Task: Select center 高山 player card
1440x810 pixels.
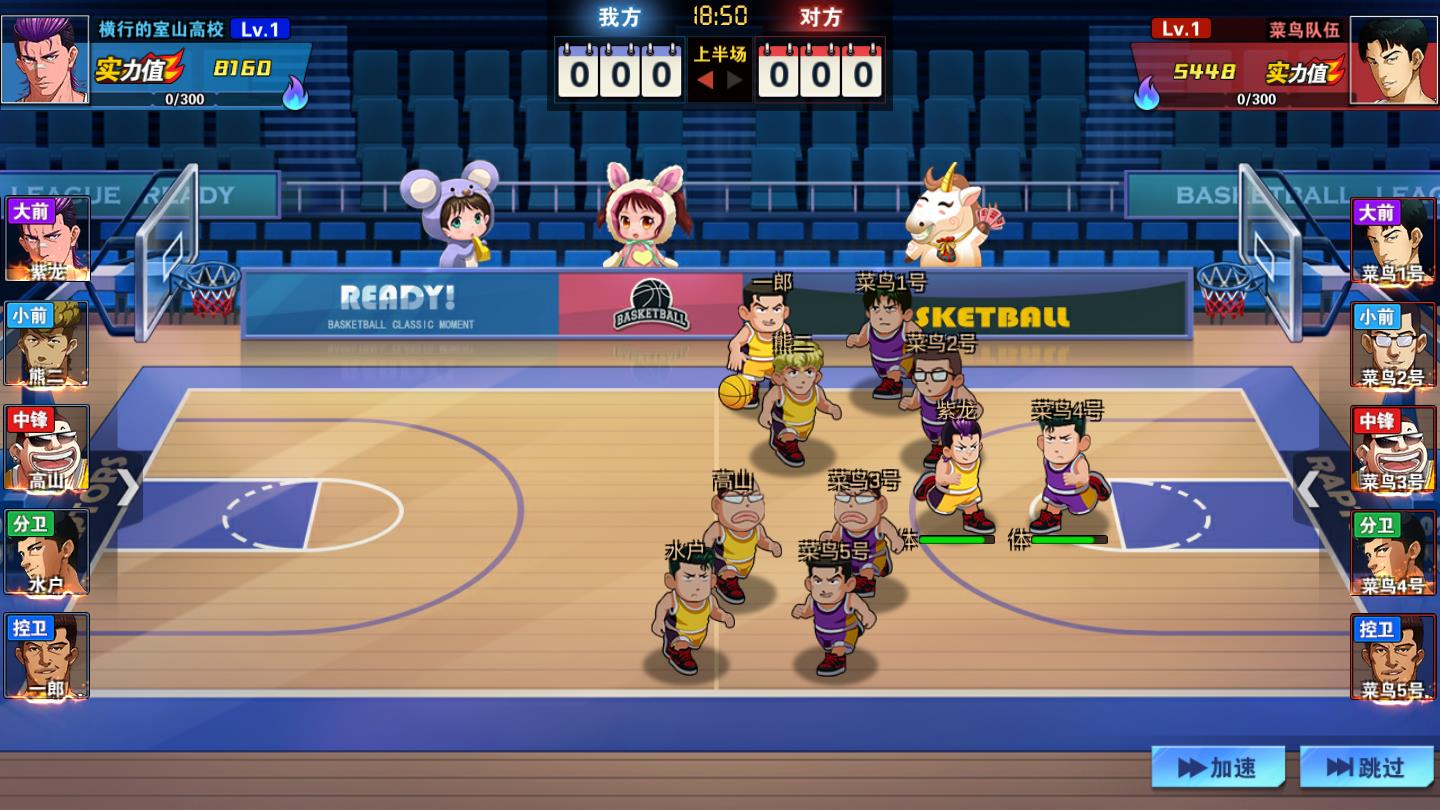Action: click(x=47, y=448)
